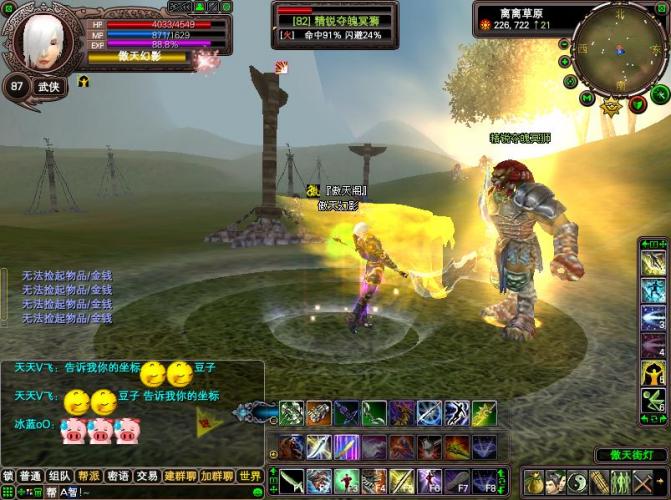This screenshot has width=671, height=500.
Task: Click the red shield button below minimap
Action: point(639,104)
